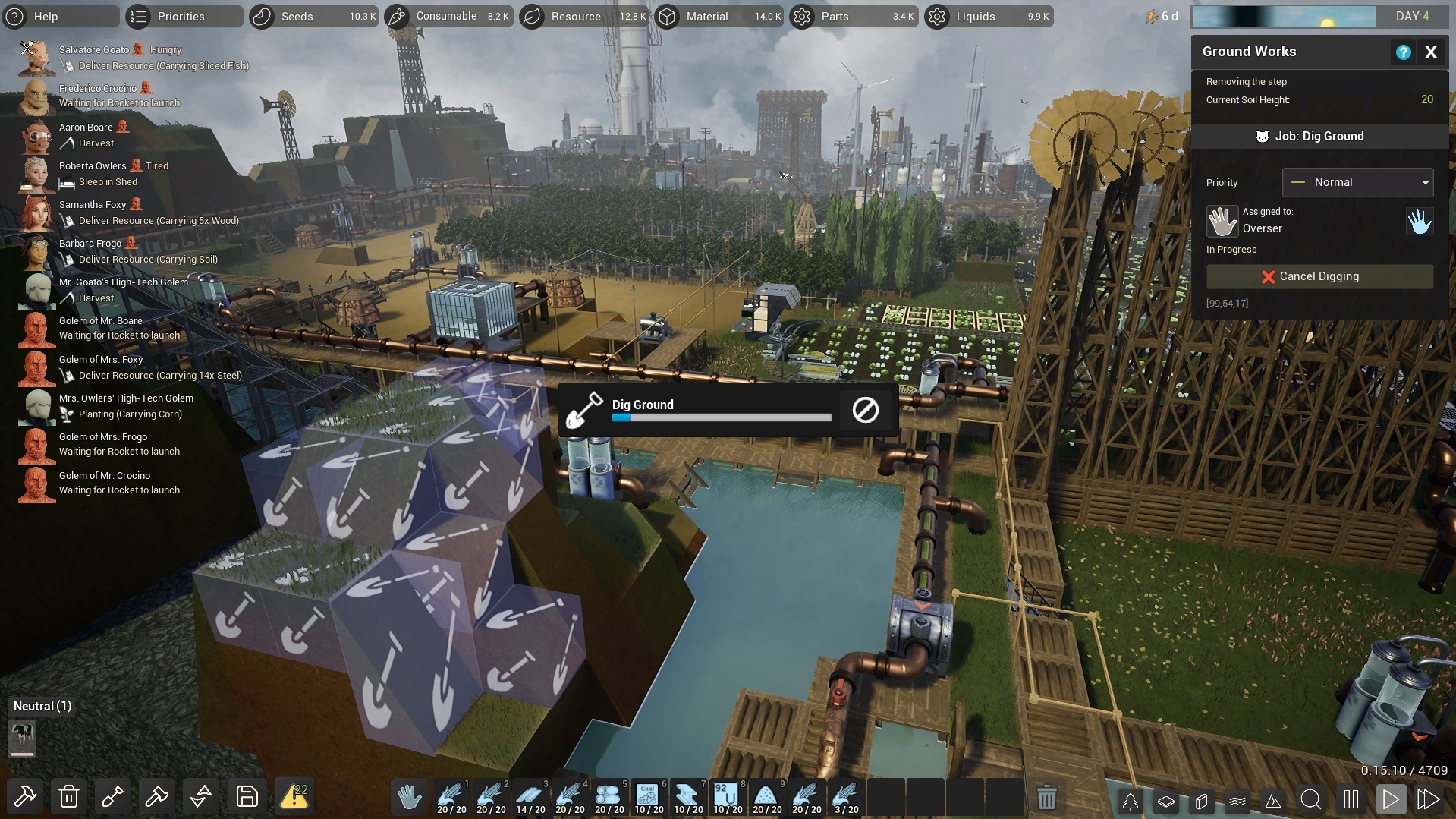
Task: Click the Ground Works help question mark
Action: pyautogui.click(x=1403, y=52)
